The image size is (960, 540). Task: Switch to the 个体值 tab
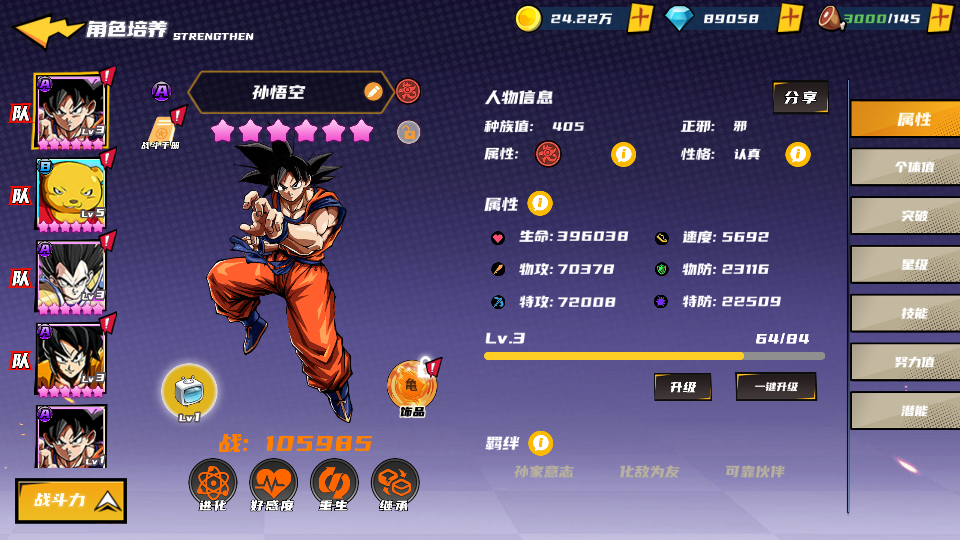[904, 167]
